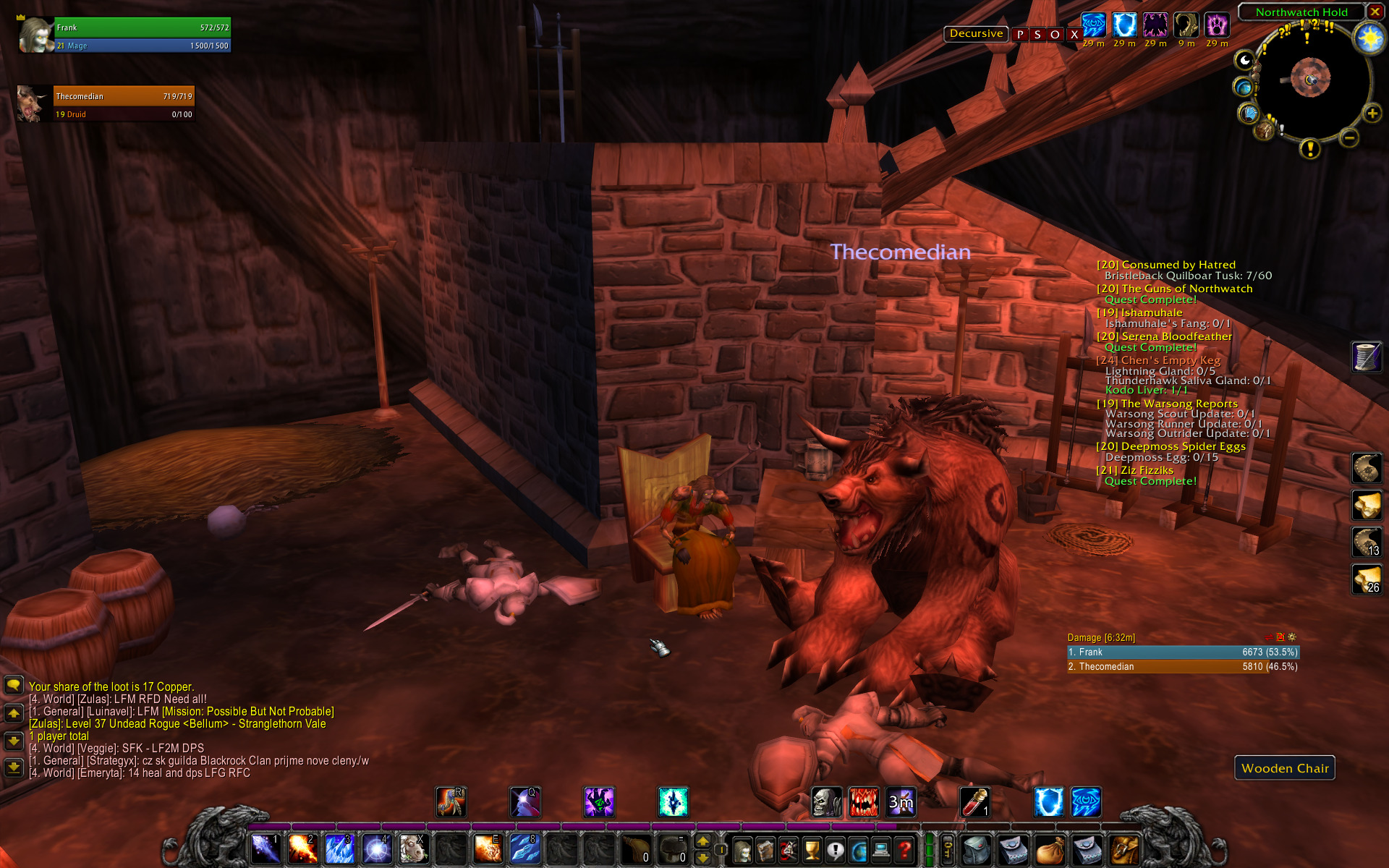This screenshot has width=1389, height=868.
Task: Target party member Thecomedian's unit frame
Action: point(123,104)
